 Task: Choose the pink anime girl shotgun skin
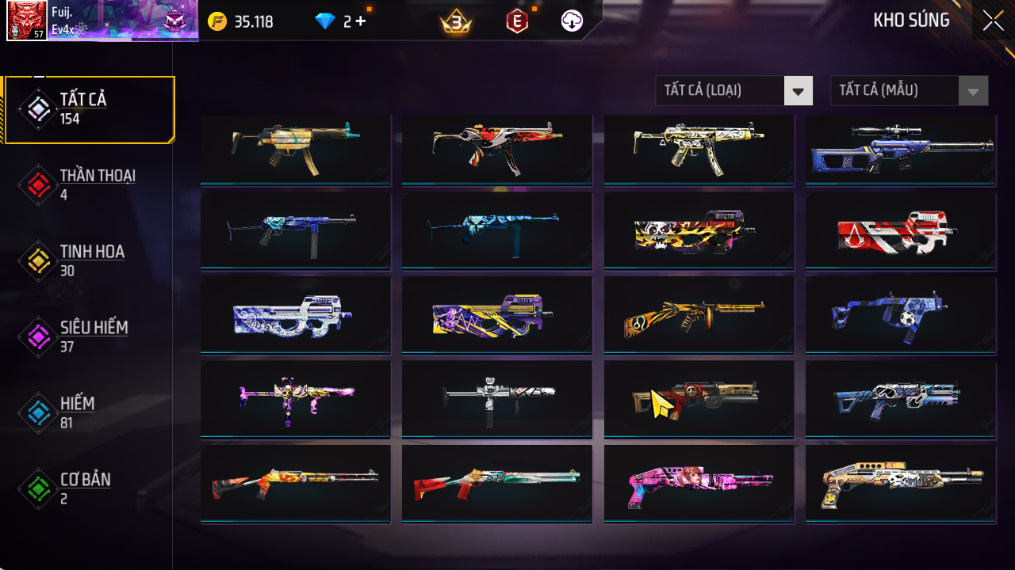[x=699, y=484]
